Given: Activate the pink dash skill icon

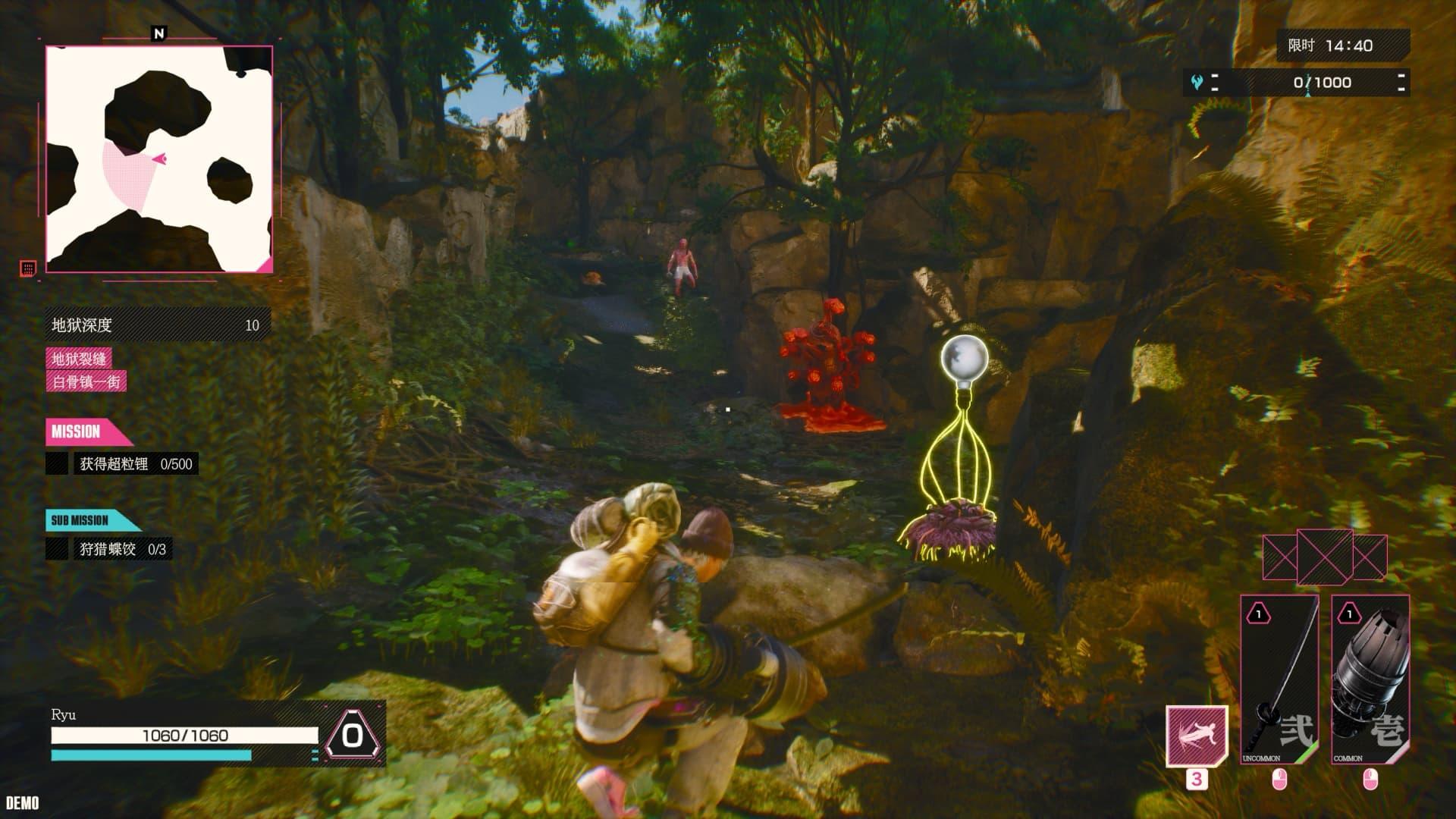Looking at the screenshot, I should pos(1197,736).
